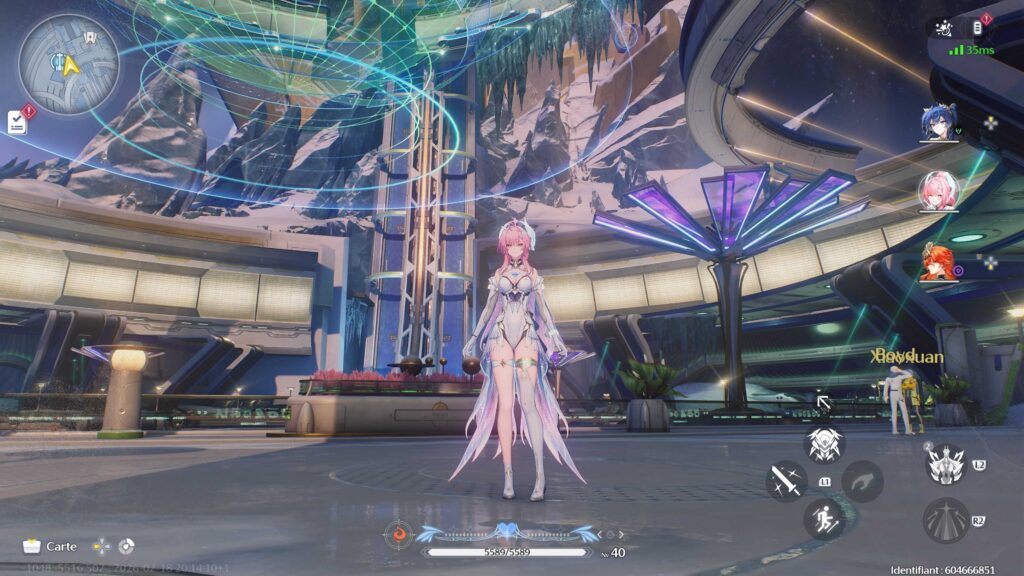Trigger the sword basic attack button
The height and width of the screenshot is (576, 1024).
point(786,481)
